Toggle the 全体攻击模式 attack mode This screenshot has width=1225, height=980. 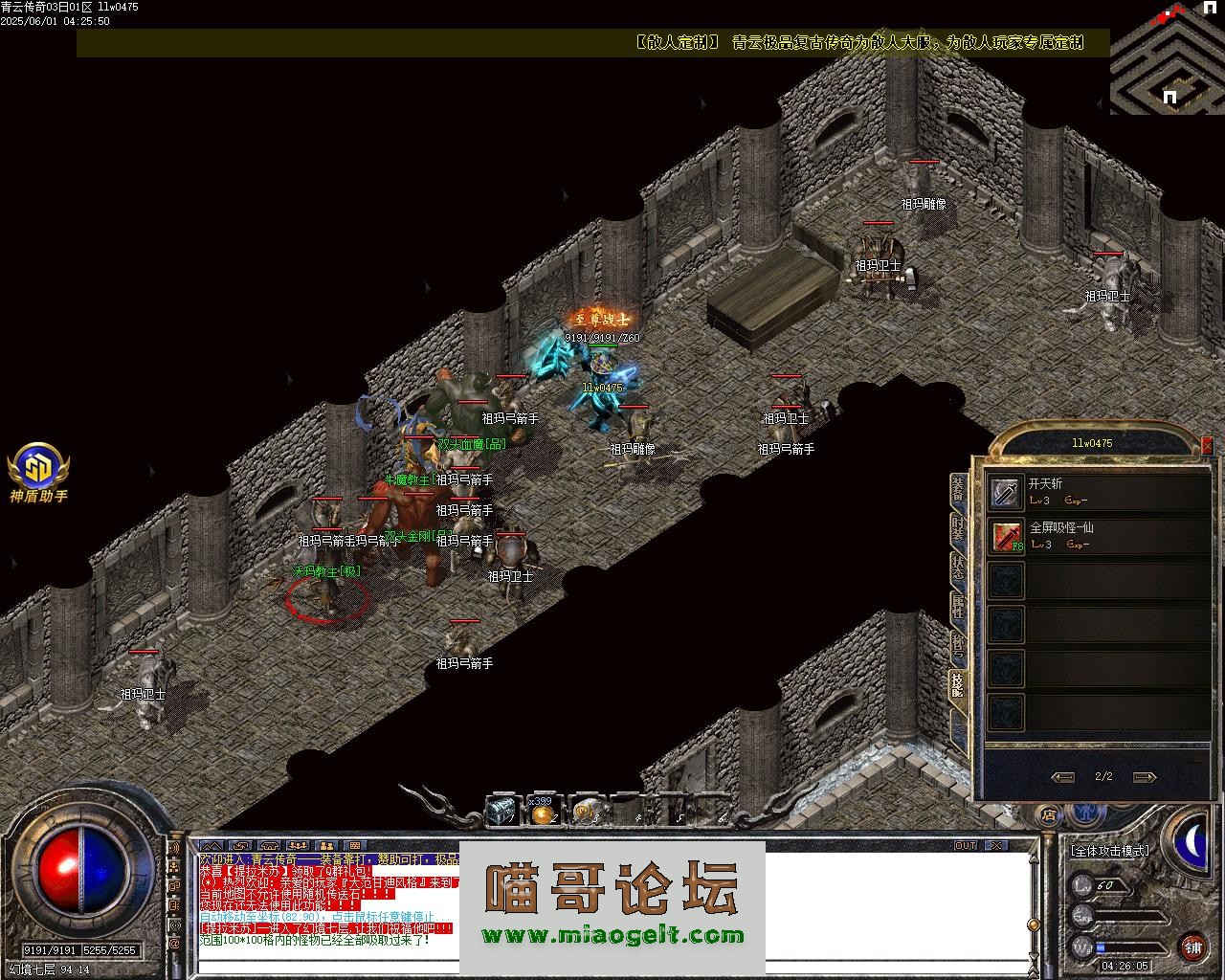[1110, 850]
